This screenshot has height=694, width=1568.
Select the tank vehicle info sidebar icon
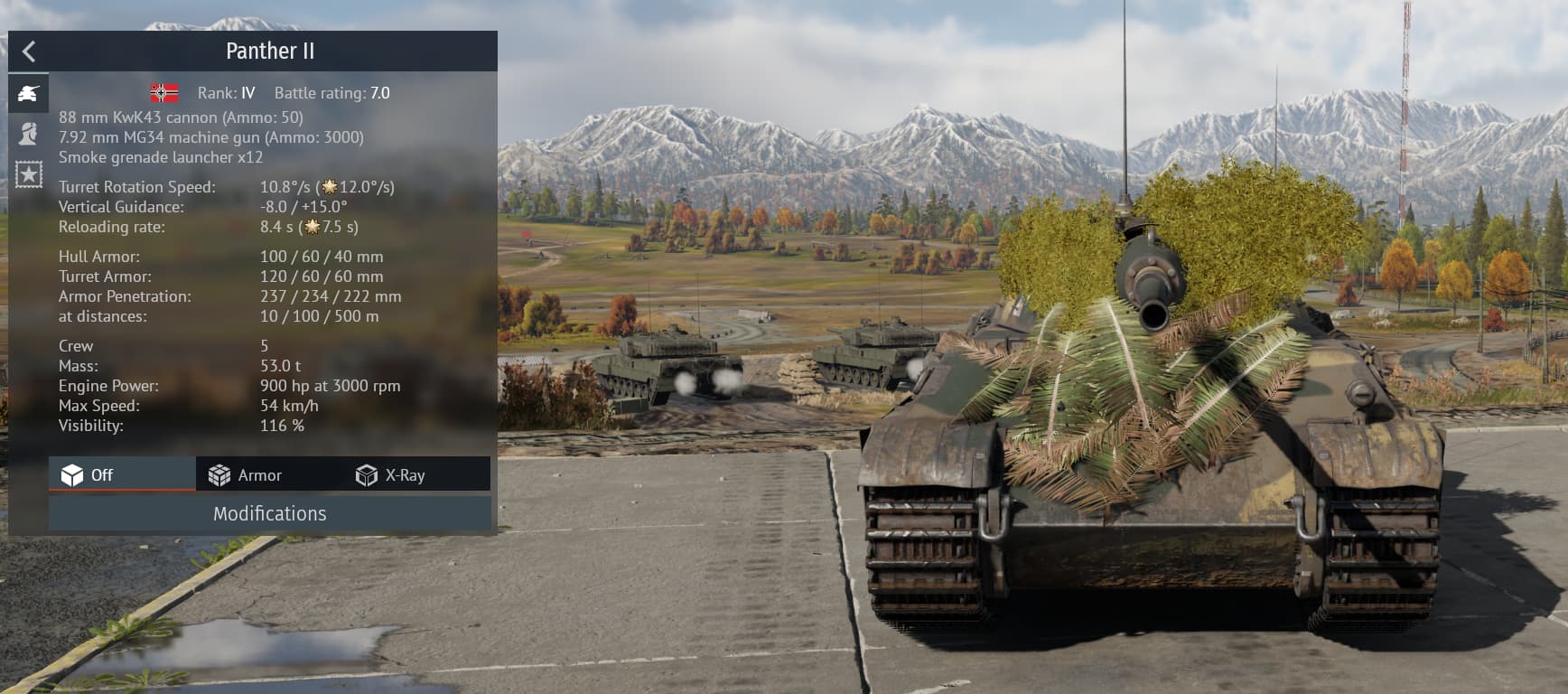pyautogui.click(x=28, y=90)
